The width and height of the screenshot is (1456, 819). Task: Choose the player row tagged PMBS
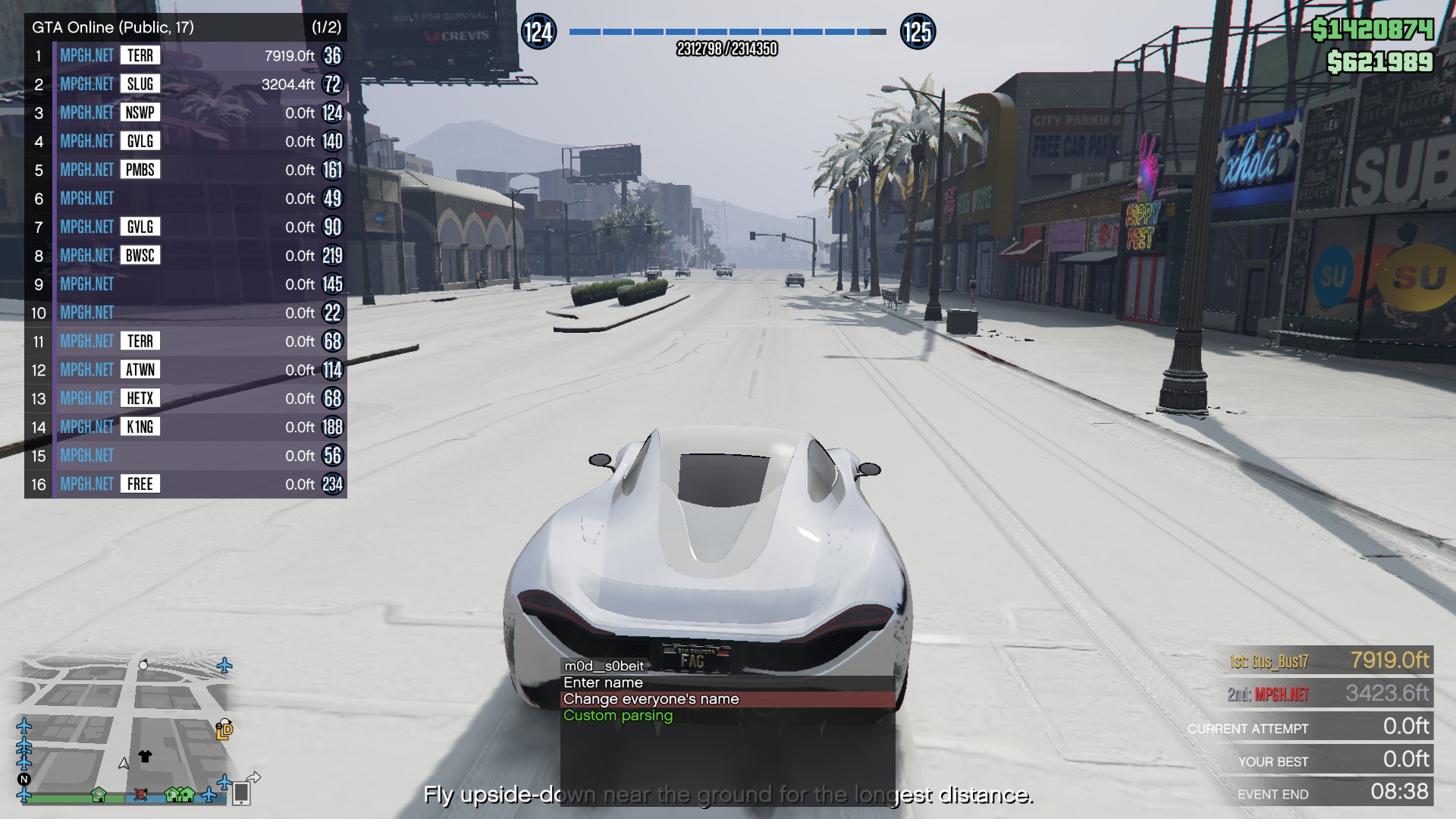185,170
